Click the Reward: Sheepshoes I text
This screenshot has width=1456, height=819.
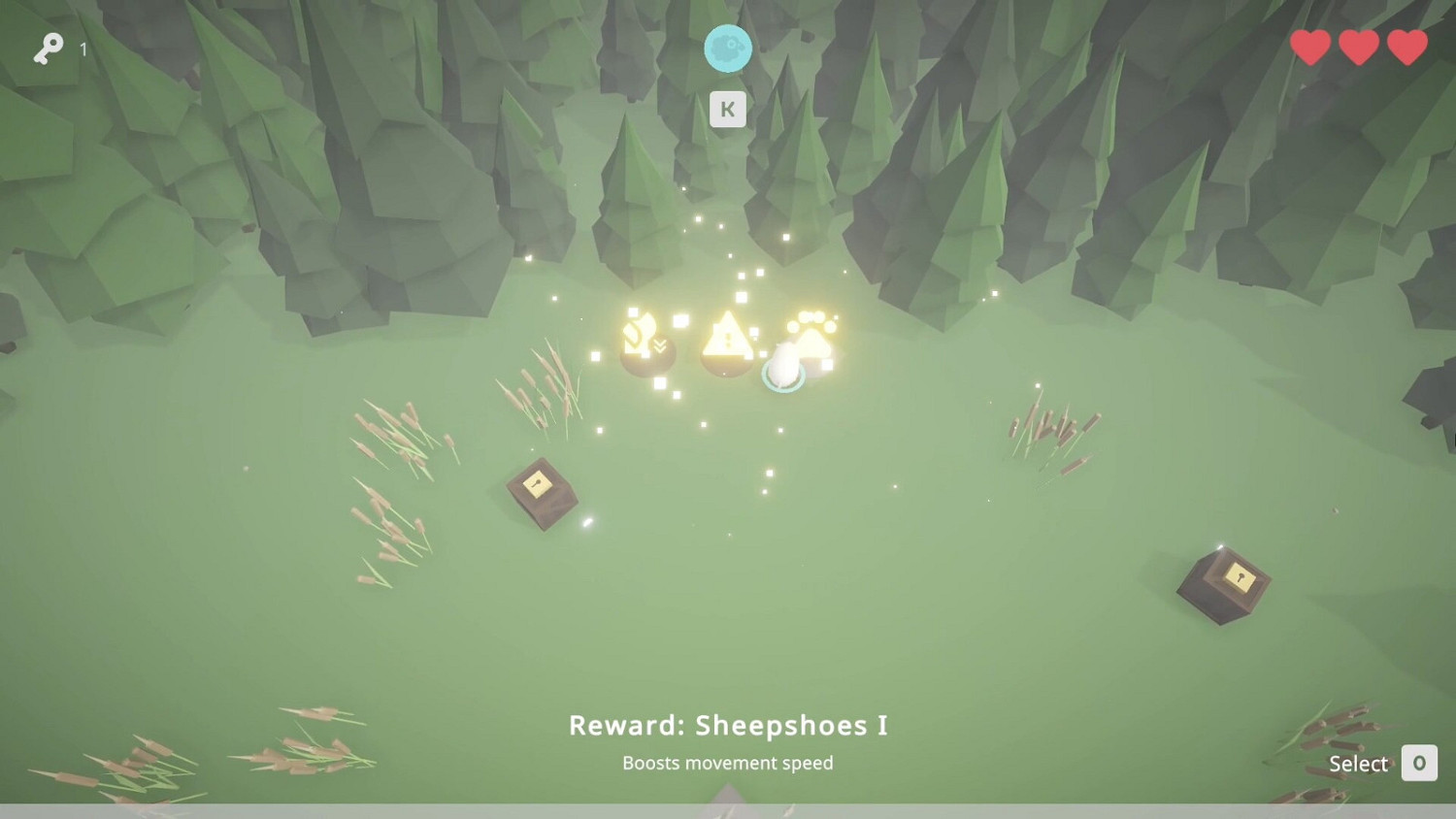click(x=728, y=725)
